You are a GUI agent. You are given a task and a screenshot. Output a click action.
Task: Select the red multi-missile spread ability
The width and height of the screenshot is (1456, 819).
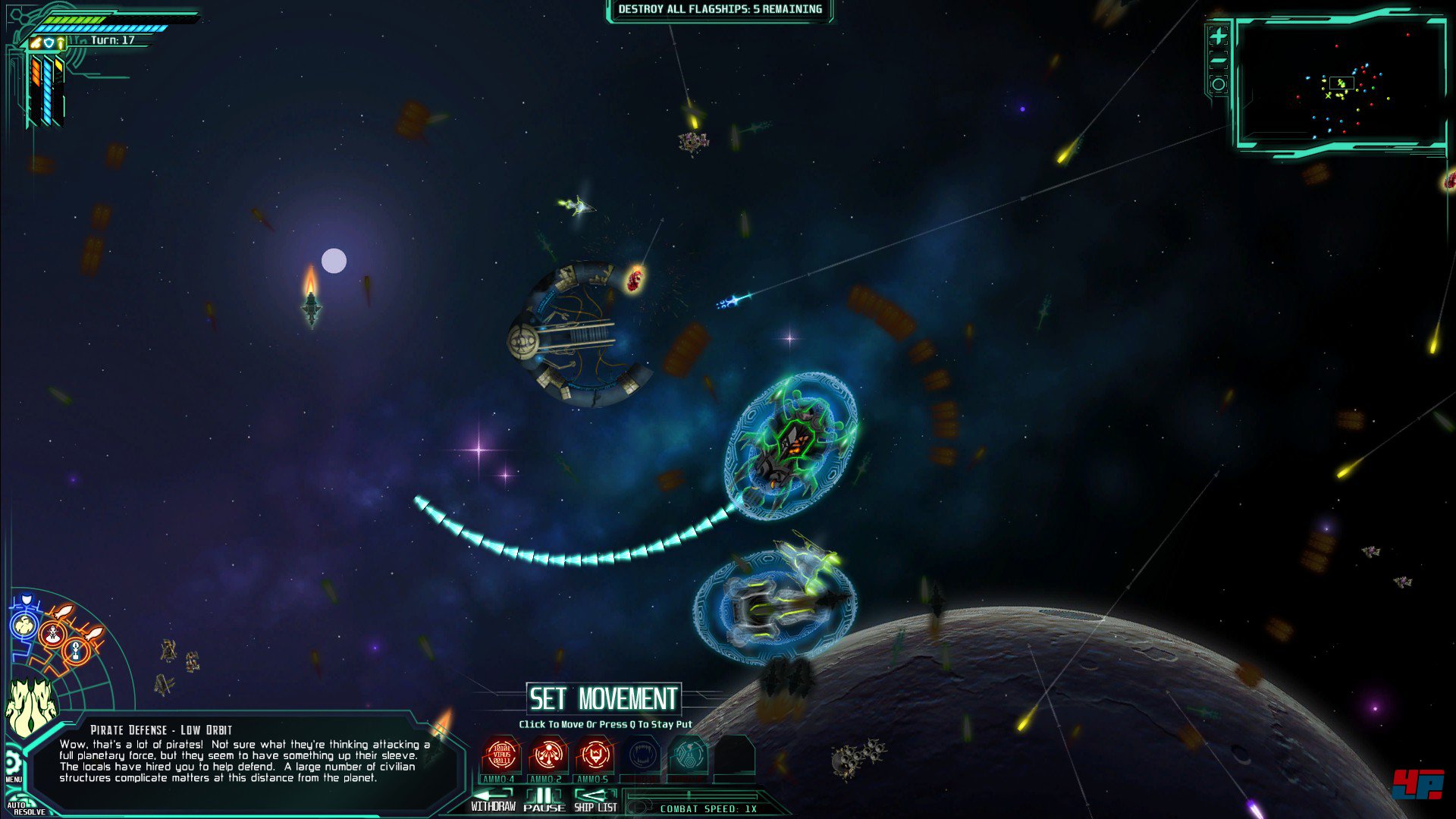coord(548,755)
